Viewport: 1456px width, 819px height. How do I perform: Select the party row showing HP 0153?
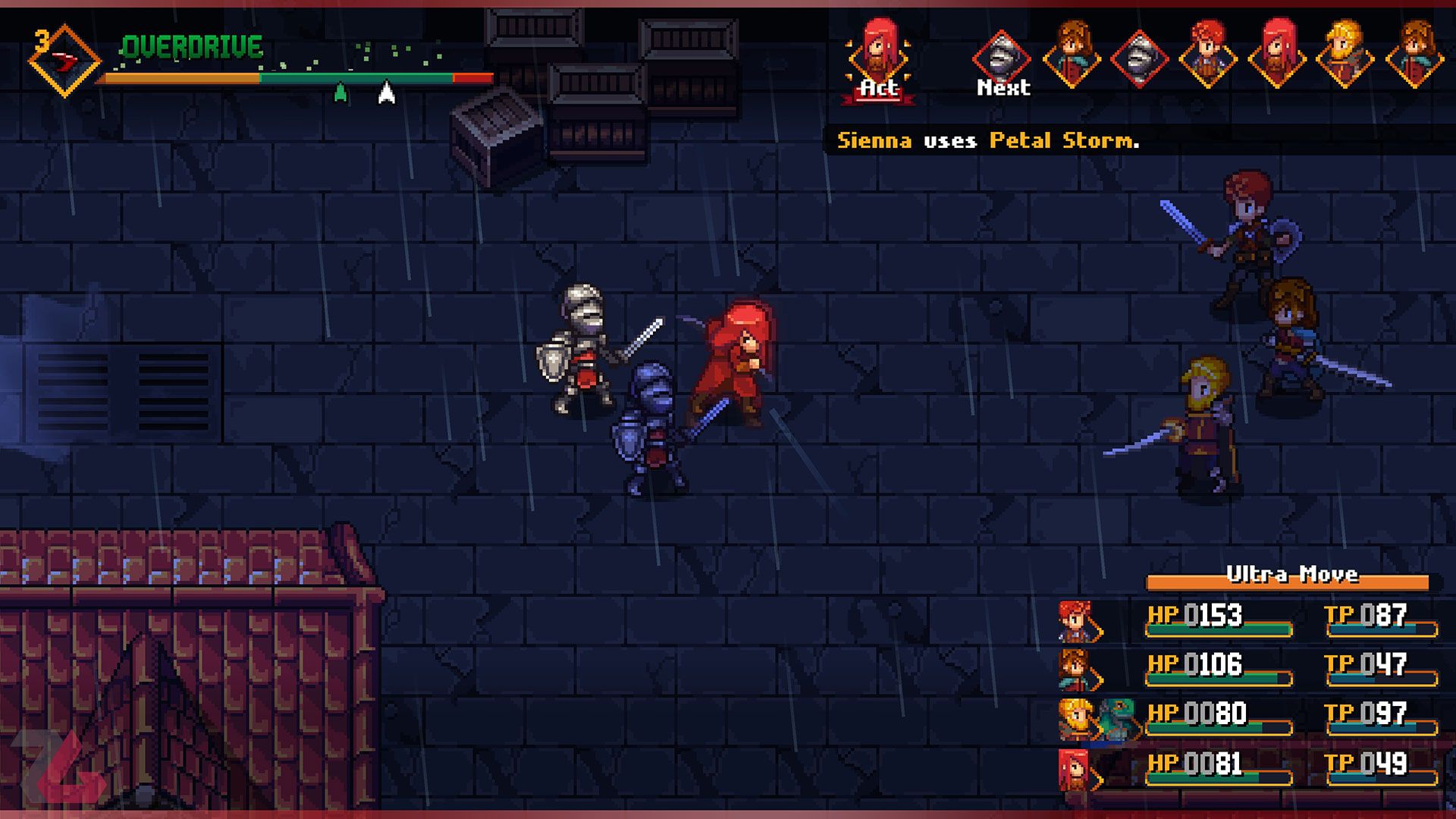click(x=1247, y=620)
